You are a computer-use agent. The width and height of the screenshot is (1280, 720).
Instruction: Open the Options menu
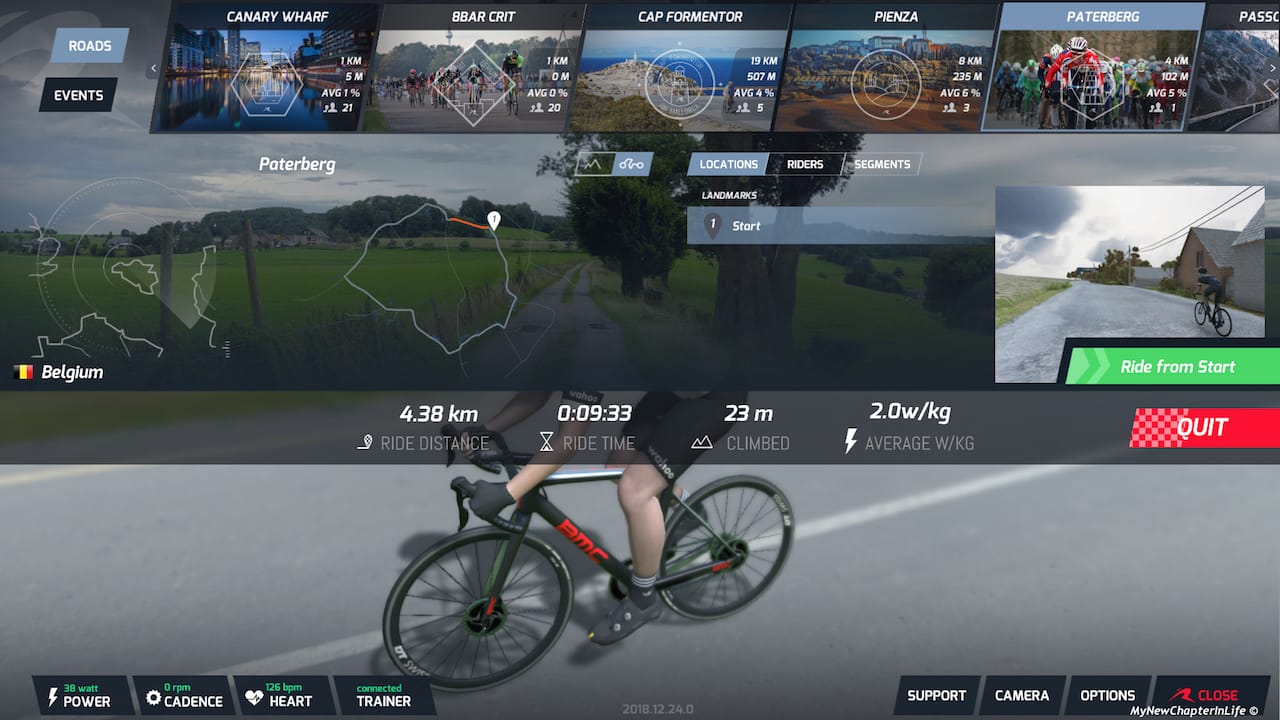coord(1107,695)
